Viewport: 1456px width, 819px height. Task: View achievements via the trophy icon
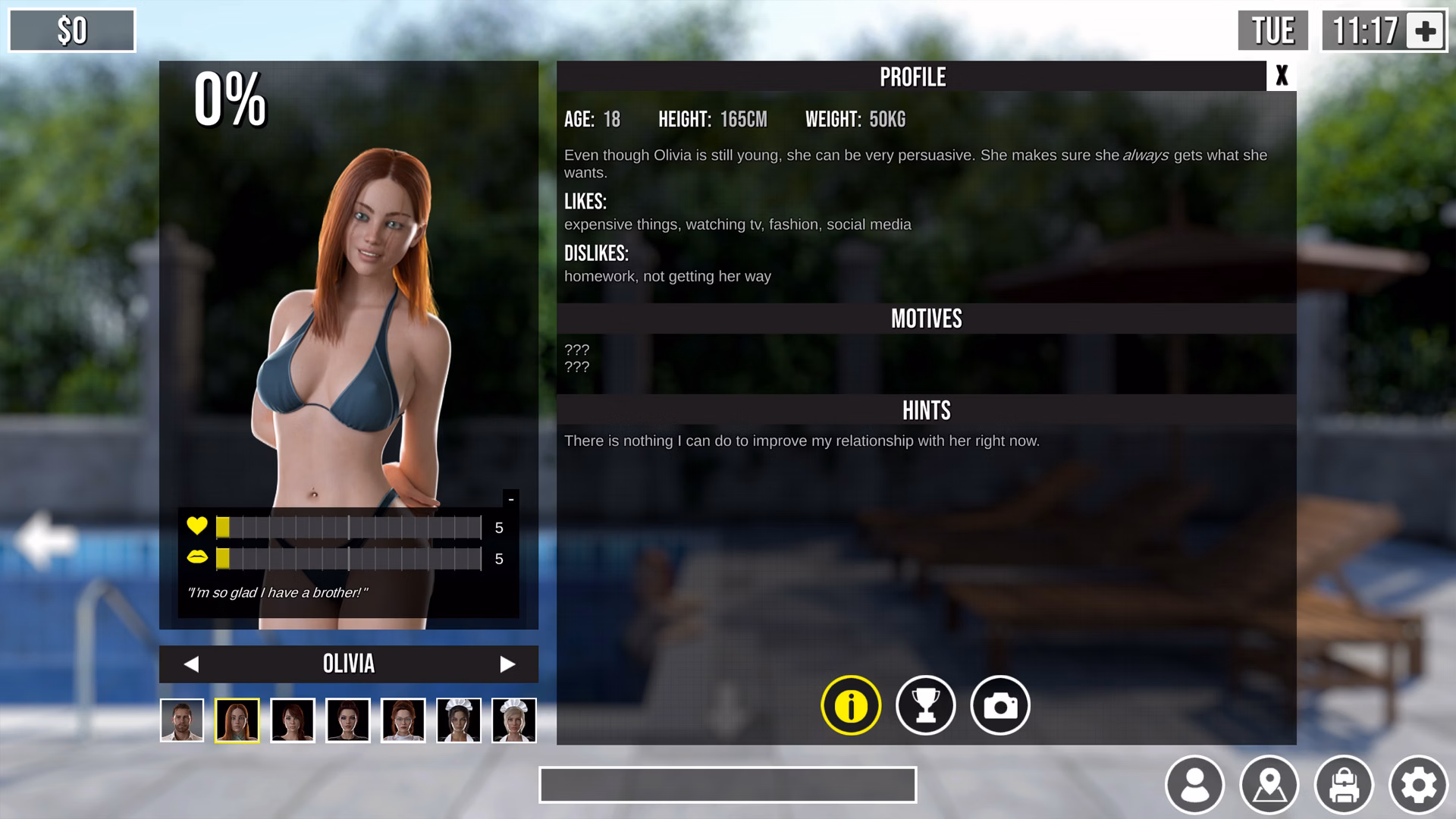click(924, 704)
